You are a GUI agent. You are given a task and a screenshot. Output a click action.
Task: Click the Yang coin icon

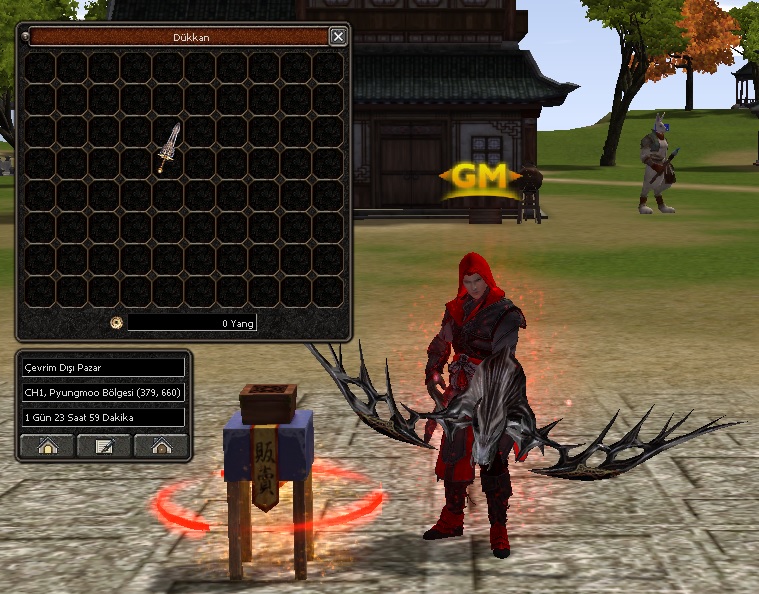click(116, 323)
